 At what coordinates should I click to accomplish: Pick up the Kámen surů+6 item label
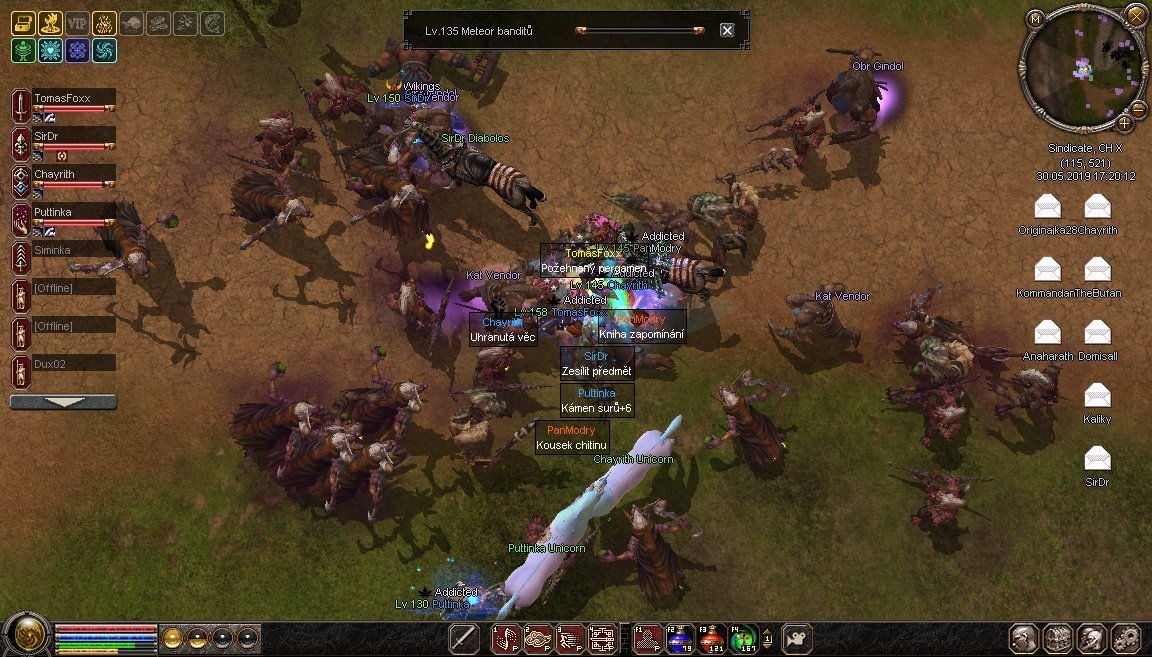(597, 408)
